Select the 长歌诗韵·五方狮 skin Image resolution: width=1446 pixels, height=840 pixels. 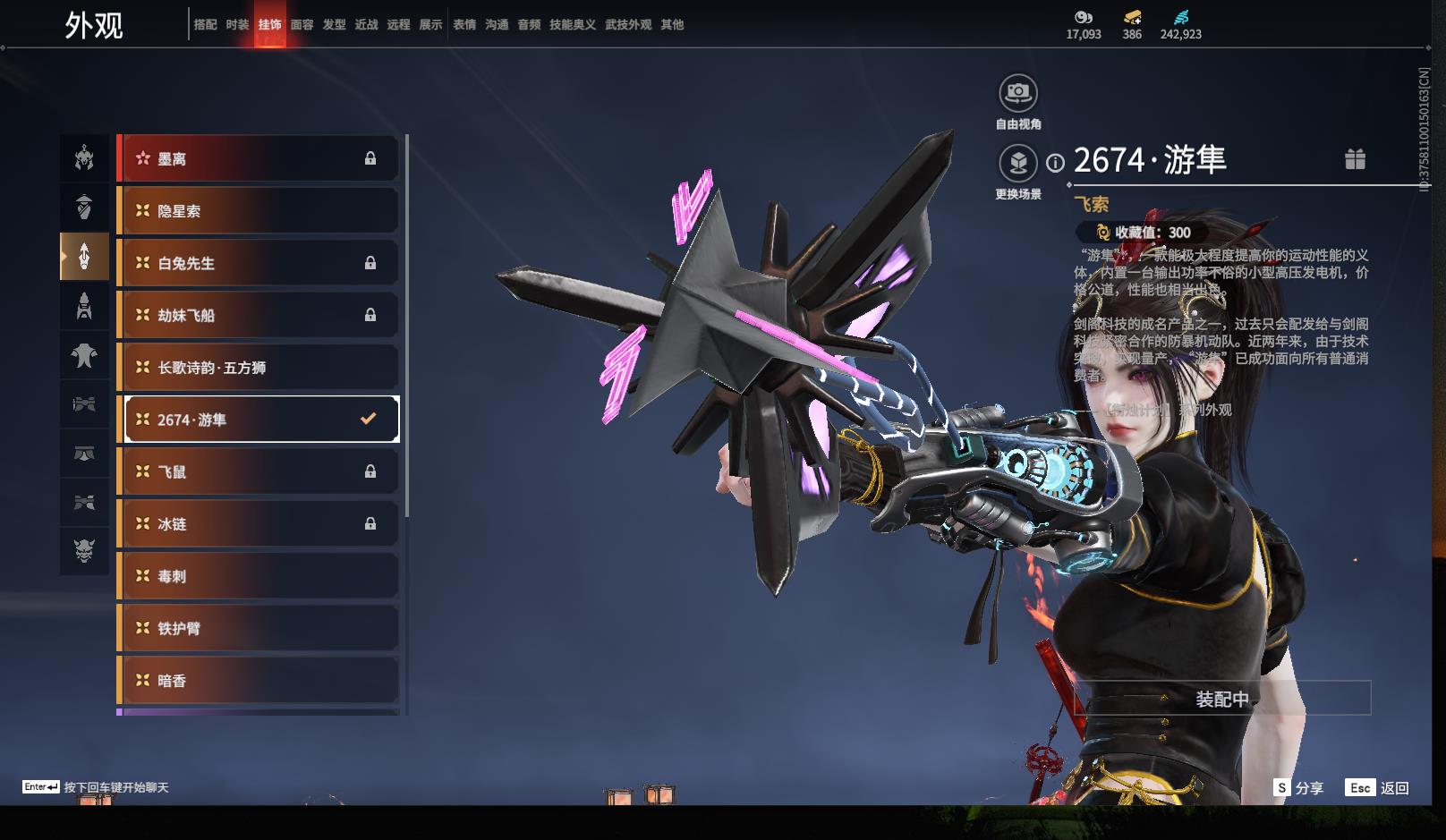click(x=258, y=368)
